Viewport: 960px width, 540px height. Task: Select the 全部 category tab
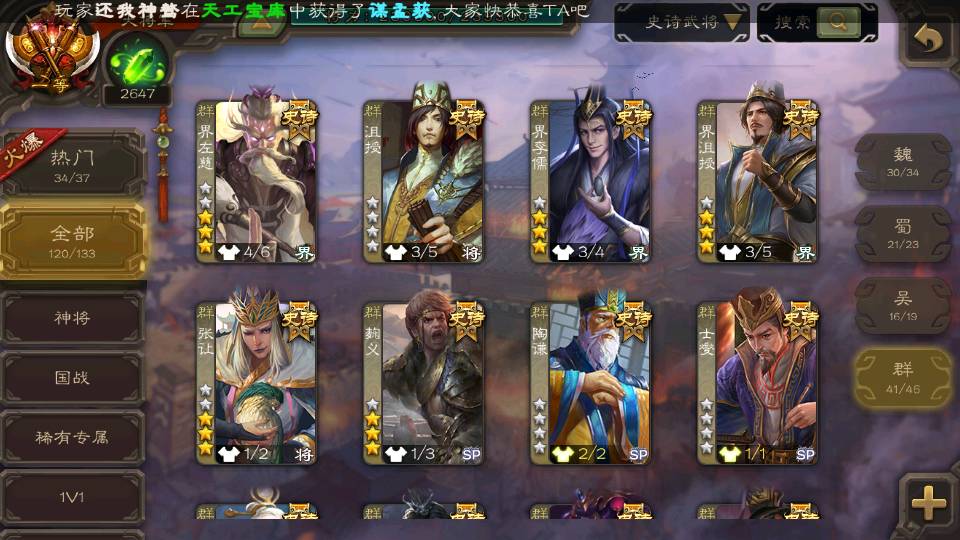click(73, 240)
